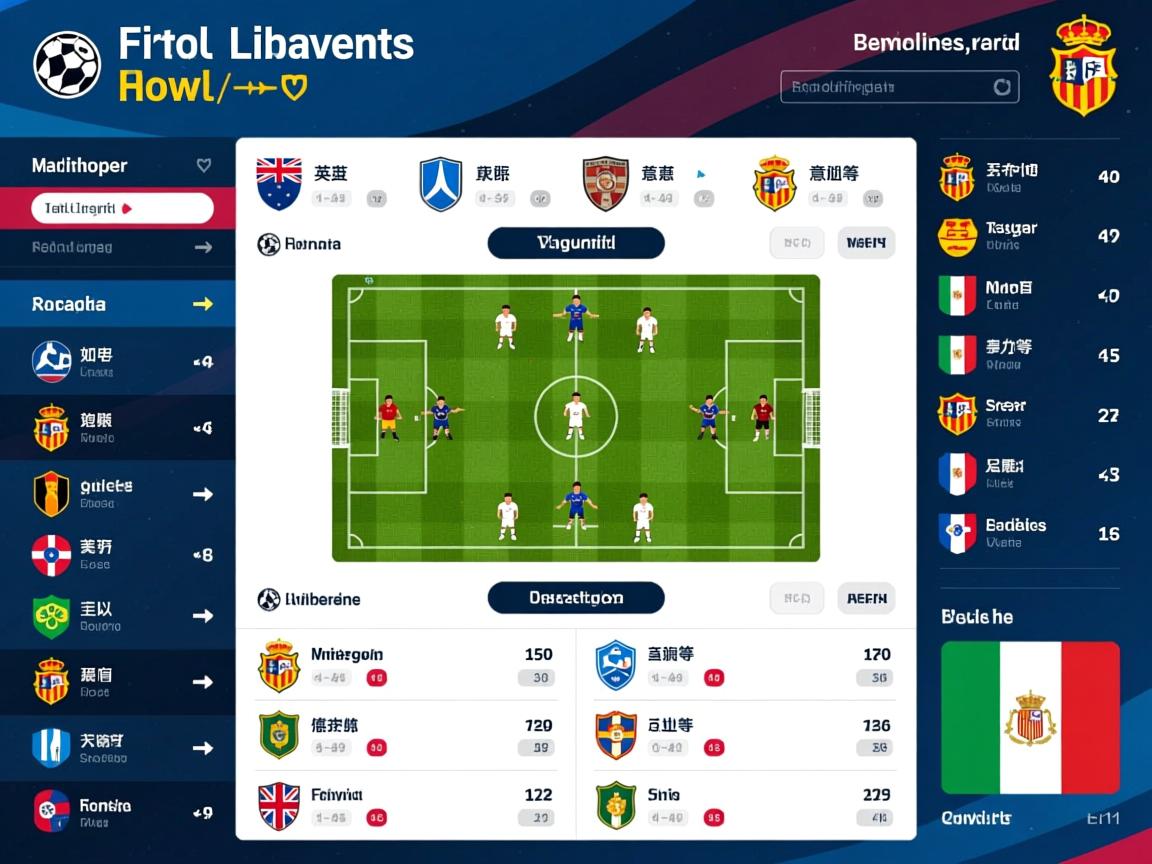Click the search input field
The height and width of the screenshot is (864, 1152).
pos(898,87)
